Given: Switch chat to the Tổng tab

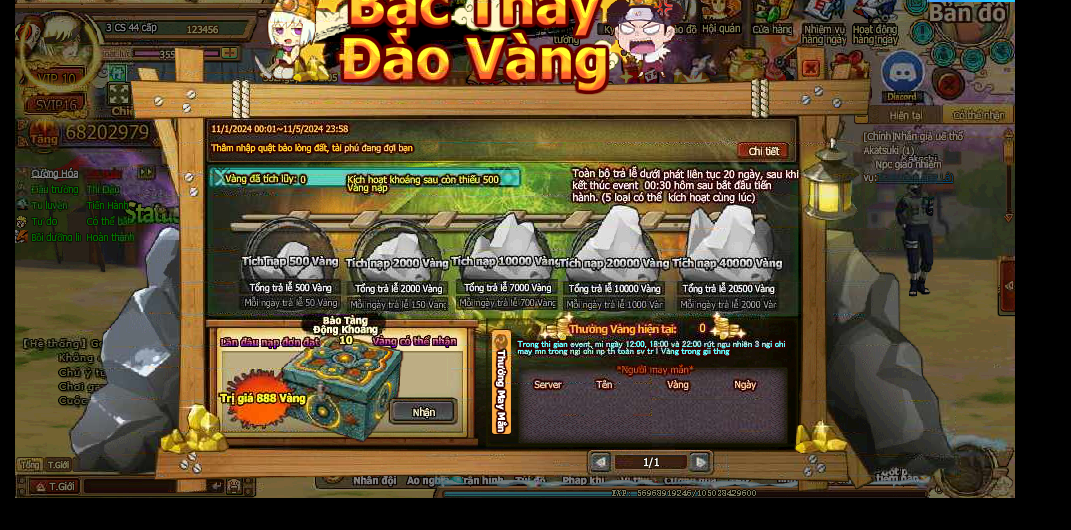Looking at the screenshot, I should tap(30, 465).
